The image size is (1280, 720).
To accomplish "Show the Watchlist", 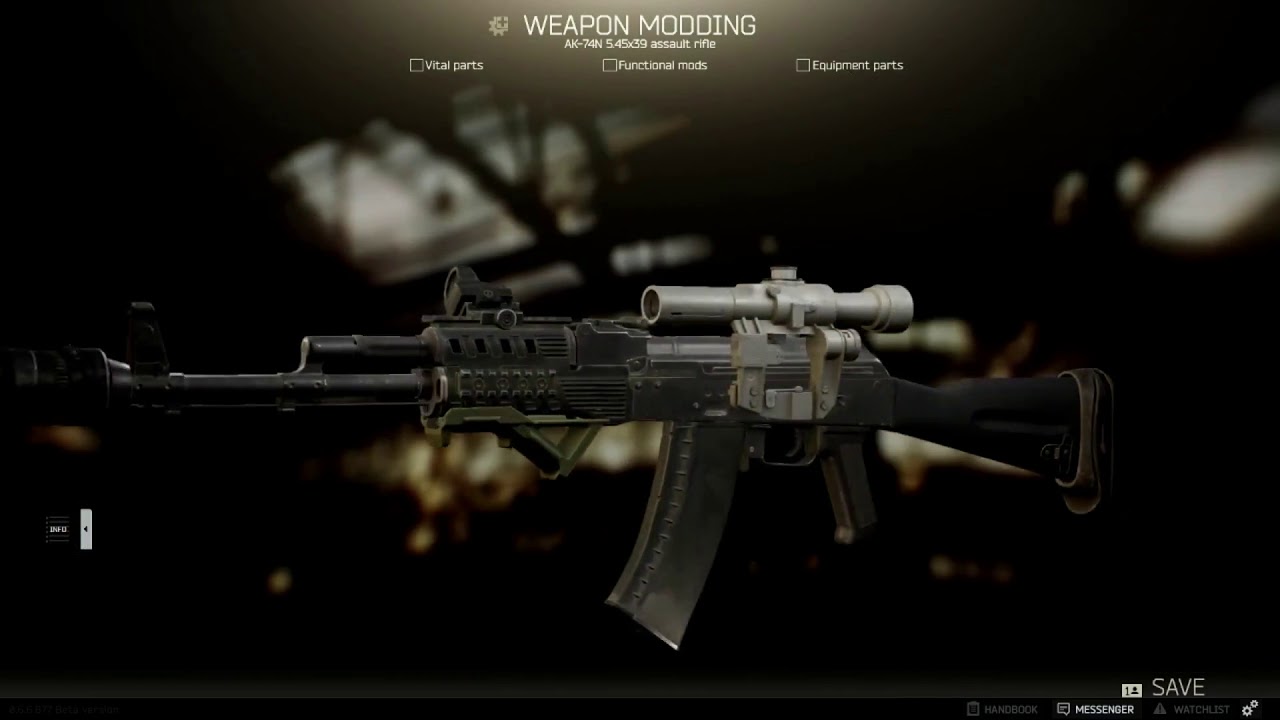I will [1192, 709].
